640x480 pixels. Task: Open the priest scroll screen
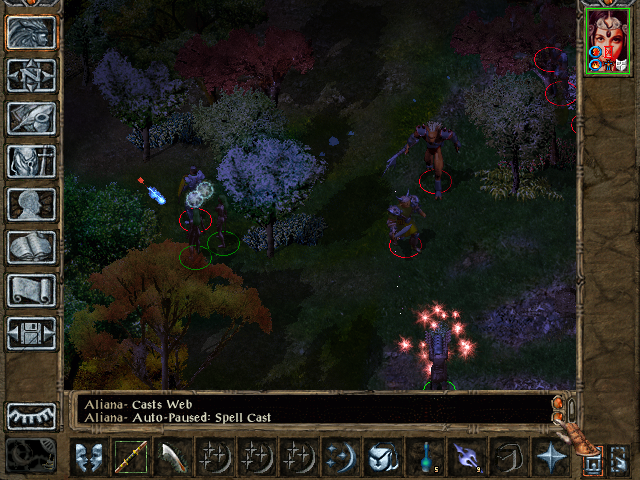[31, 290]
